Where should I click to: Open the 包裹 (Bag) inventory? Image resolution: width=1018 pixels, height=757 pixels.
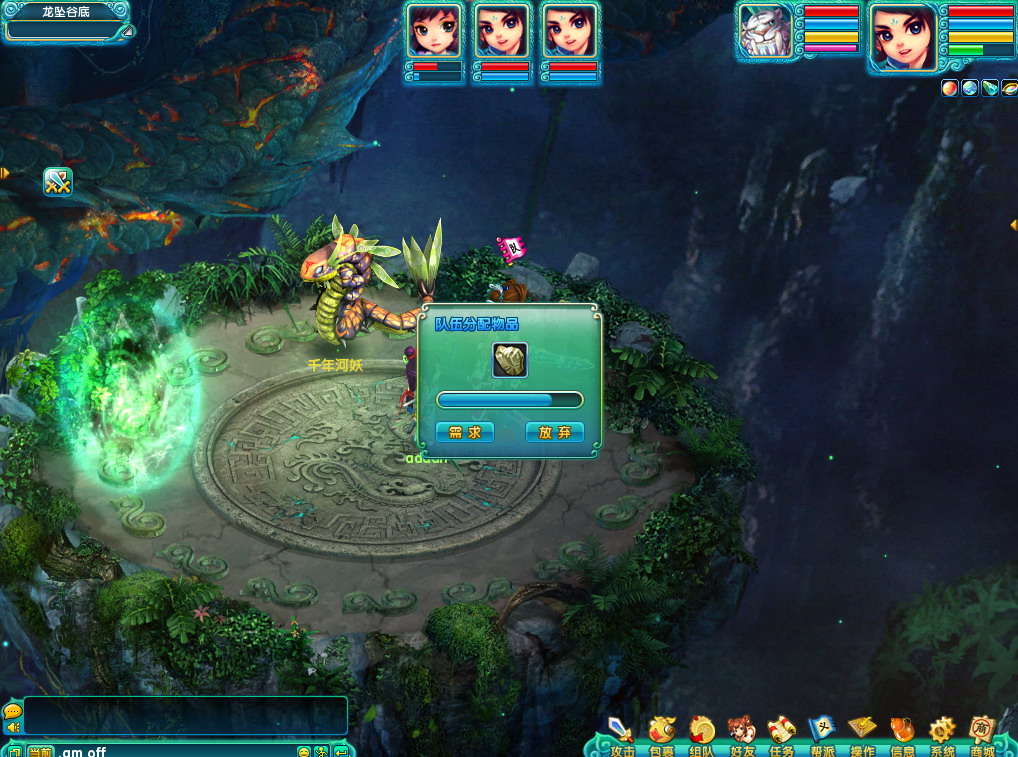coord(661,733)
